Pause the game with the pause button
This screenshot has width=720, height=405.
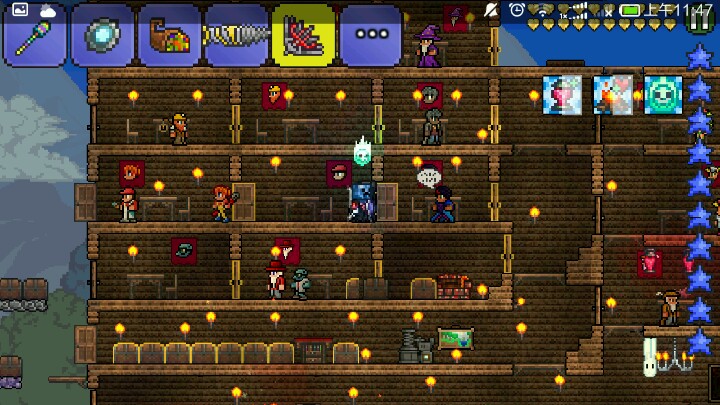[700, 19]
